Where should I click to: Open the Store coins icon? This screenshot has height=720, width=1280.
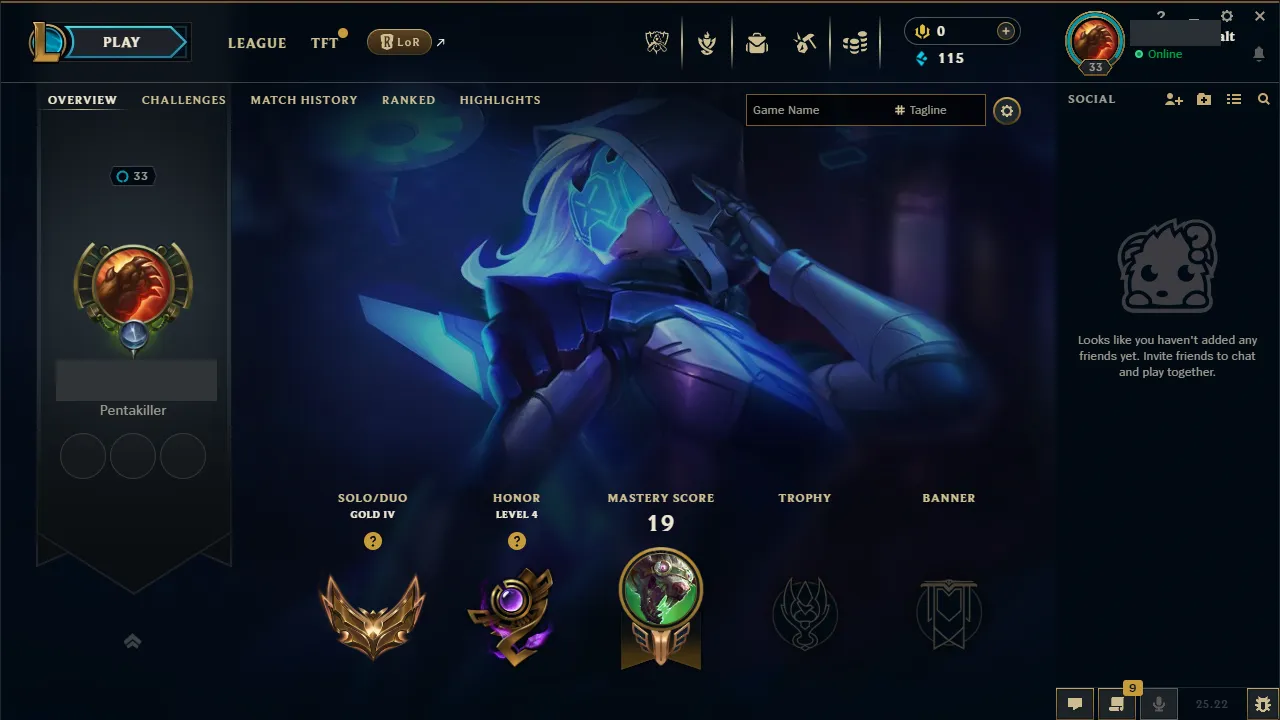(x=855, y=42)
